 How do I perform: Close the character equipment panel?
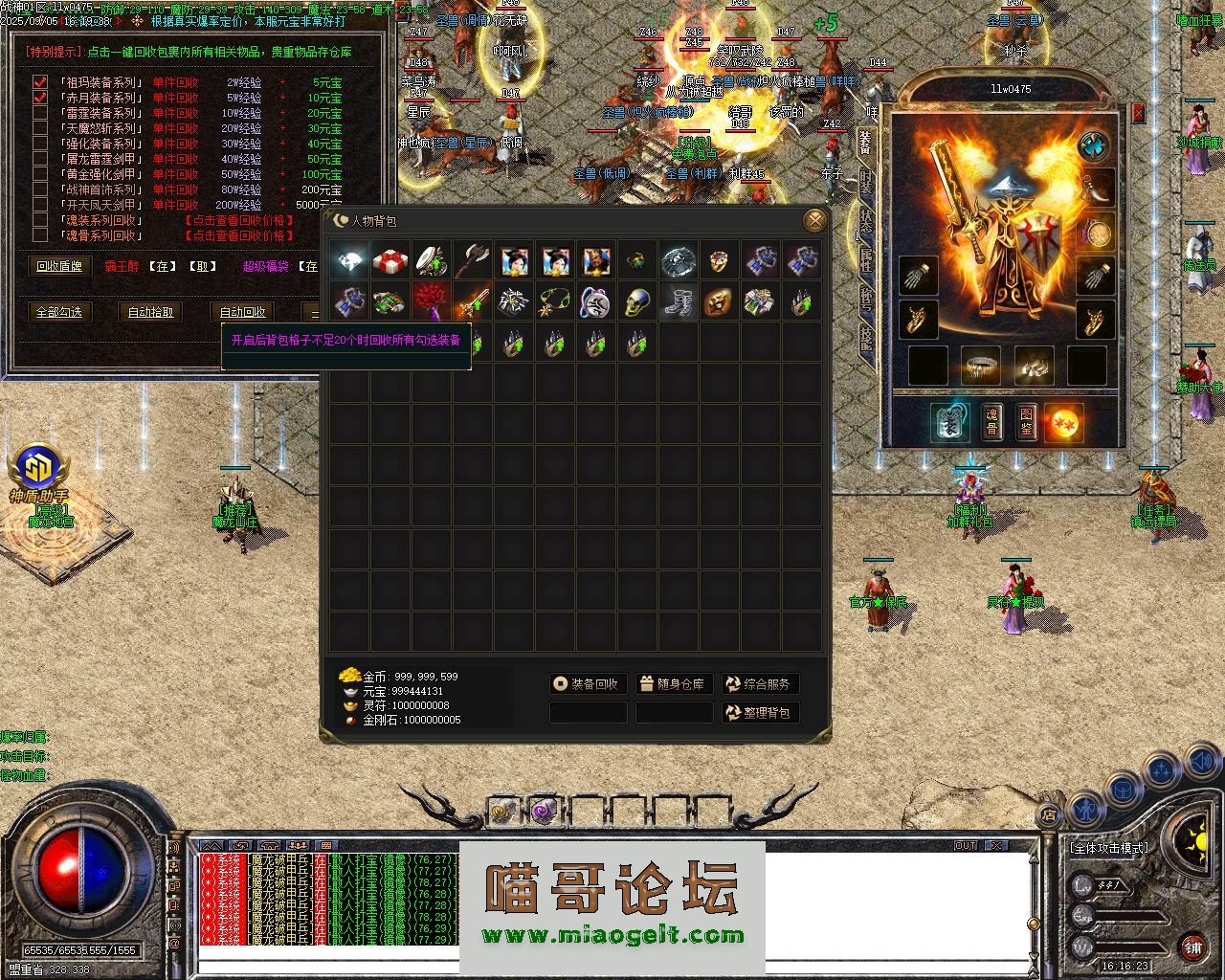[1138, 113]
